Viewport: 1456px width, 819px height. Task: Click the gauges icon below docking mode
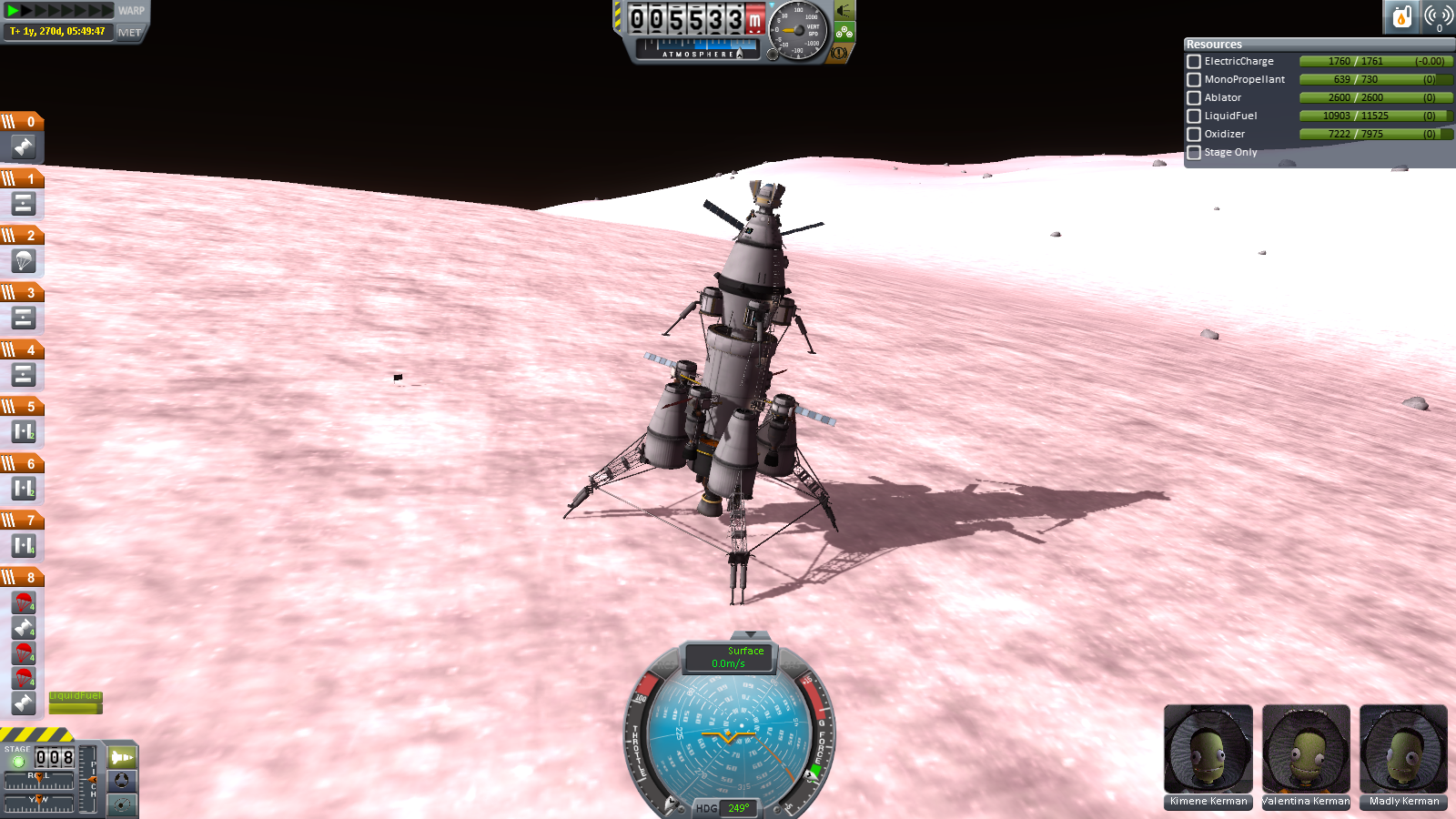point(121,804)
